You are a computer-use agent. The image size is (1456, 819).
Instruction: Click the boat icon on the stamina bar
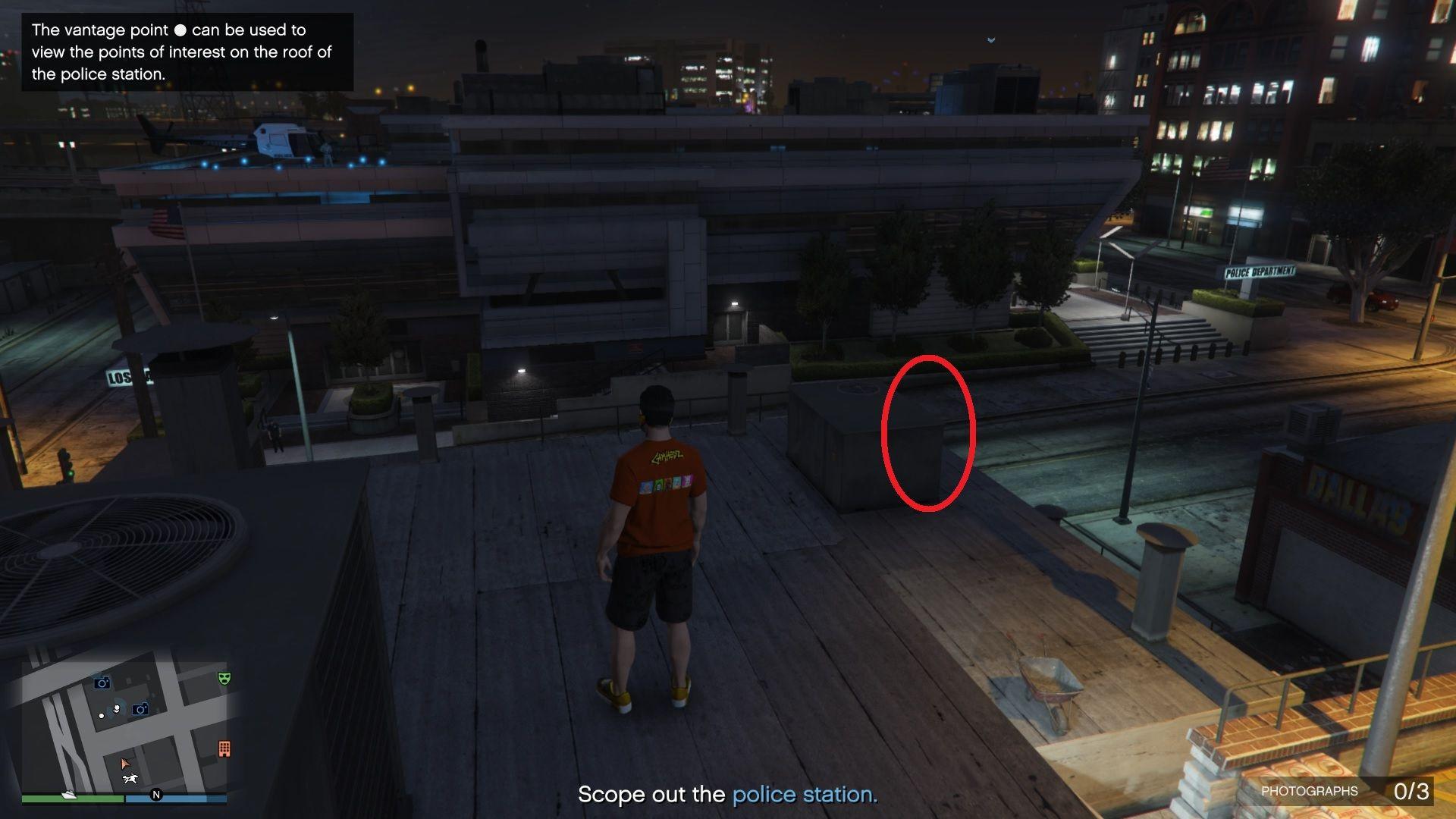(x=68, y=795)
